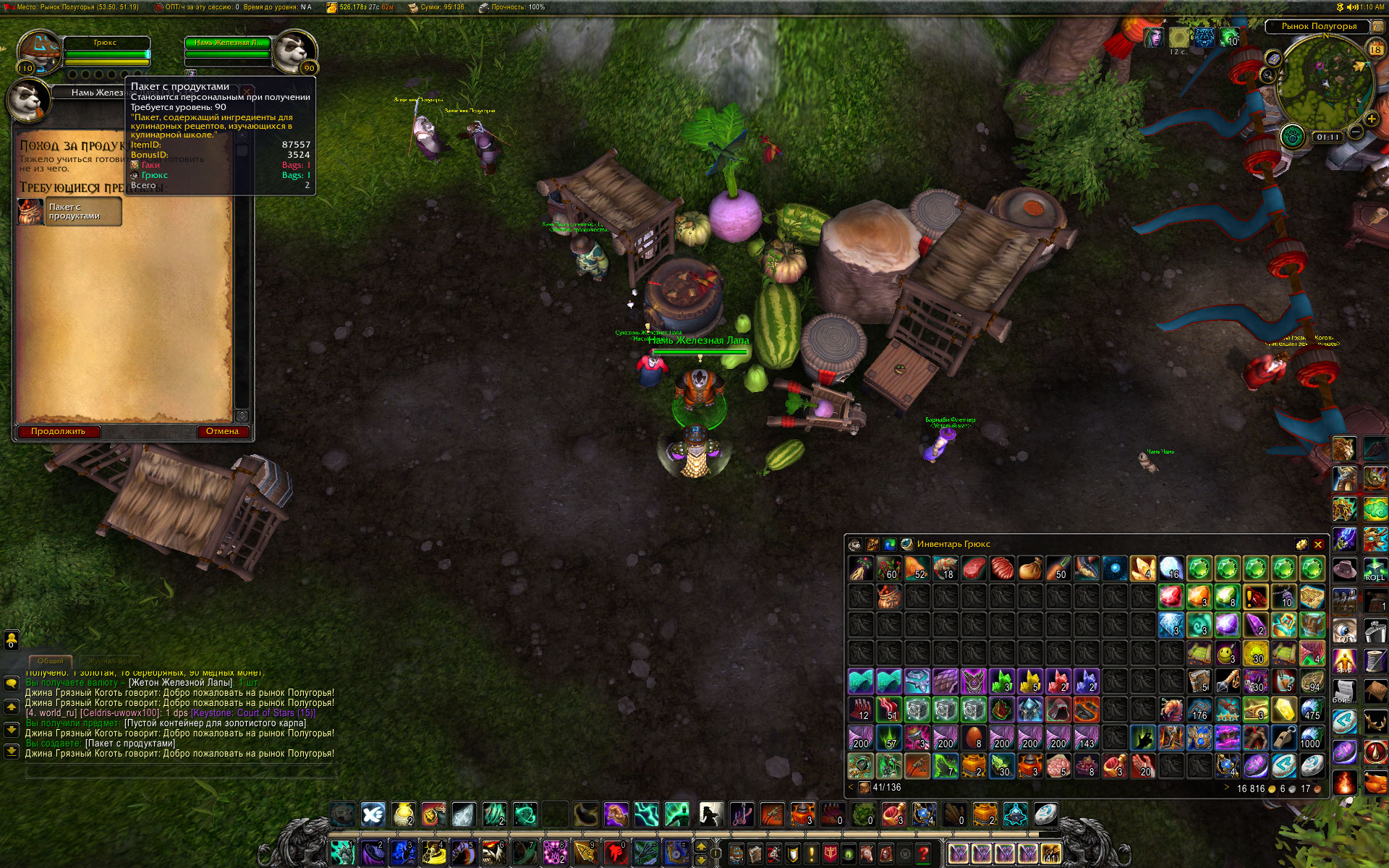
Task: Open the calendar showing day 18
Action: (1375, 49)
